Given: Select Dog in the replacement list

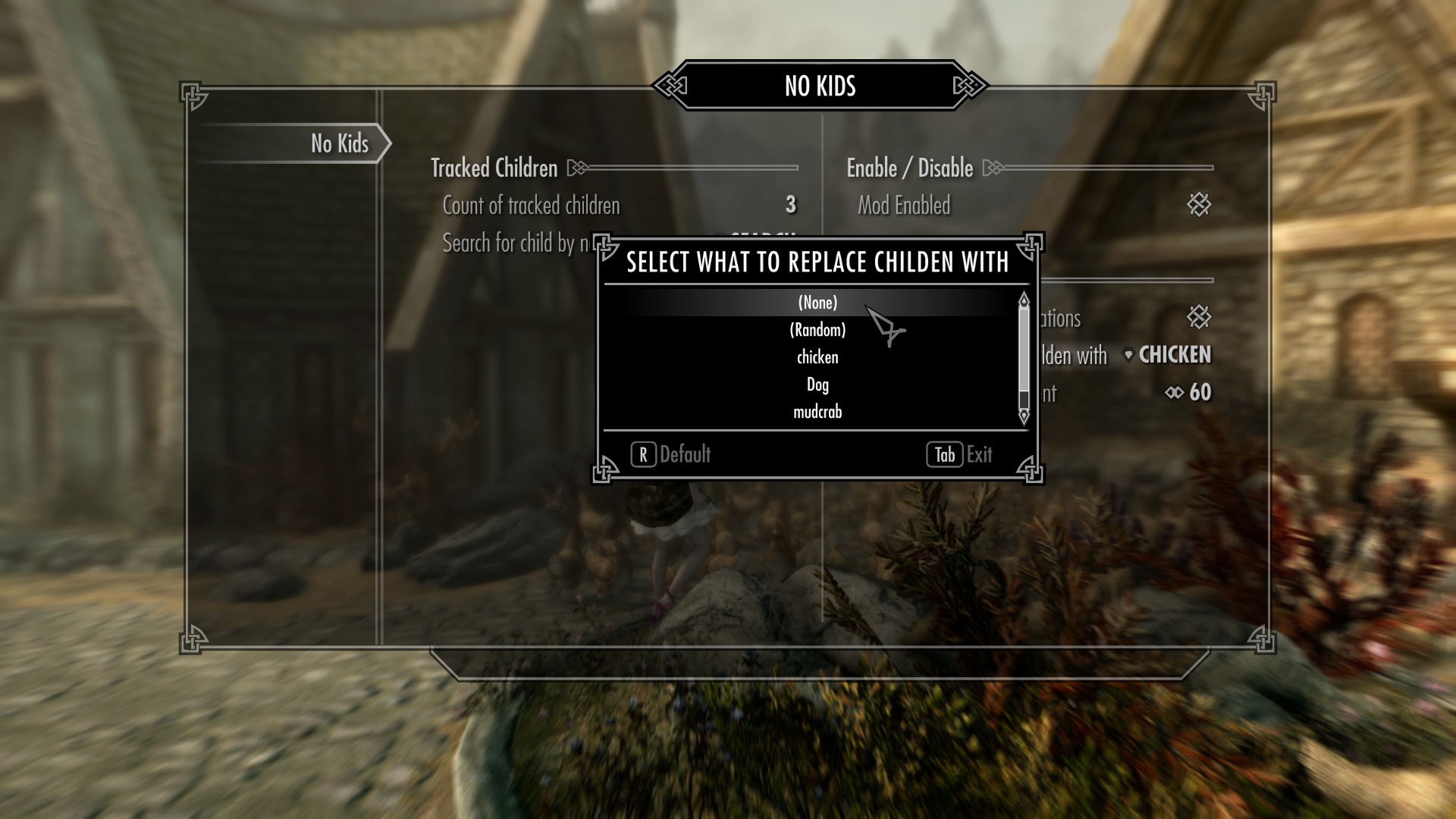Looking at the screenshot, I should point(817,384).
